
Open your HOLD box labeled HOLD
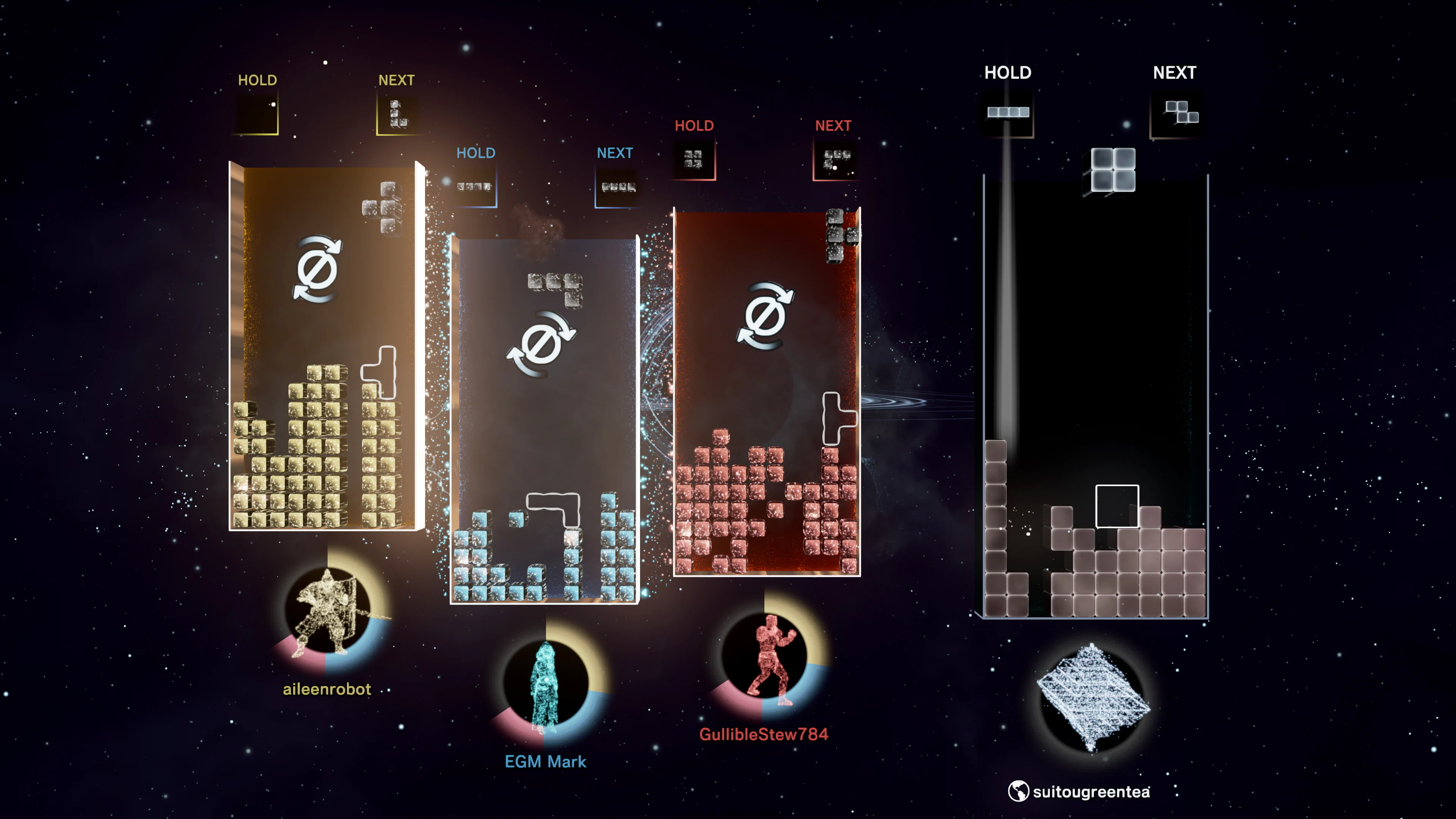click(x=1008, y=72)
